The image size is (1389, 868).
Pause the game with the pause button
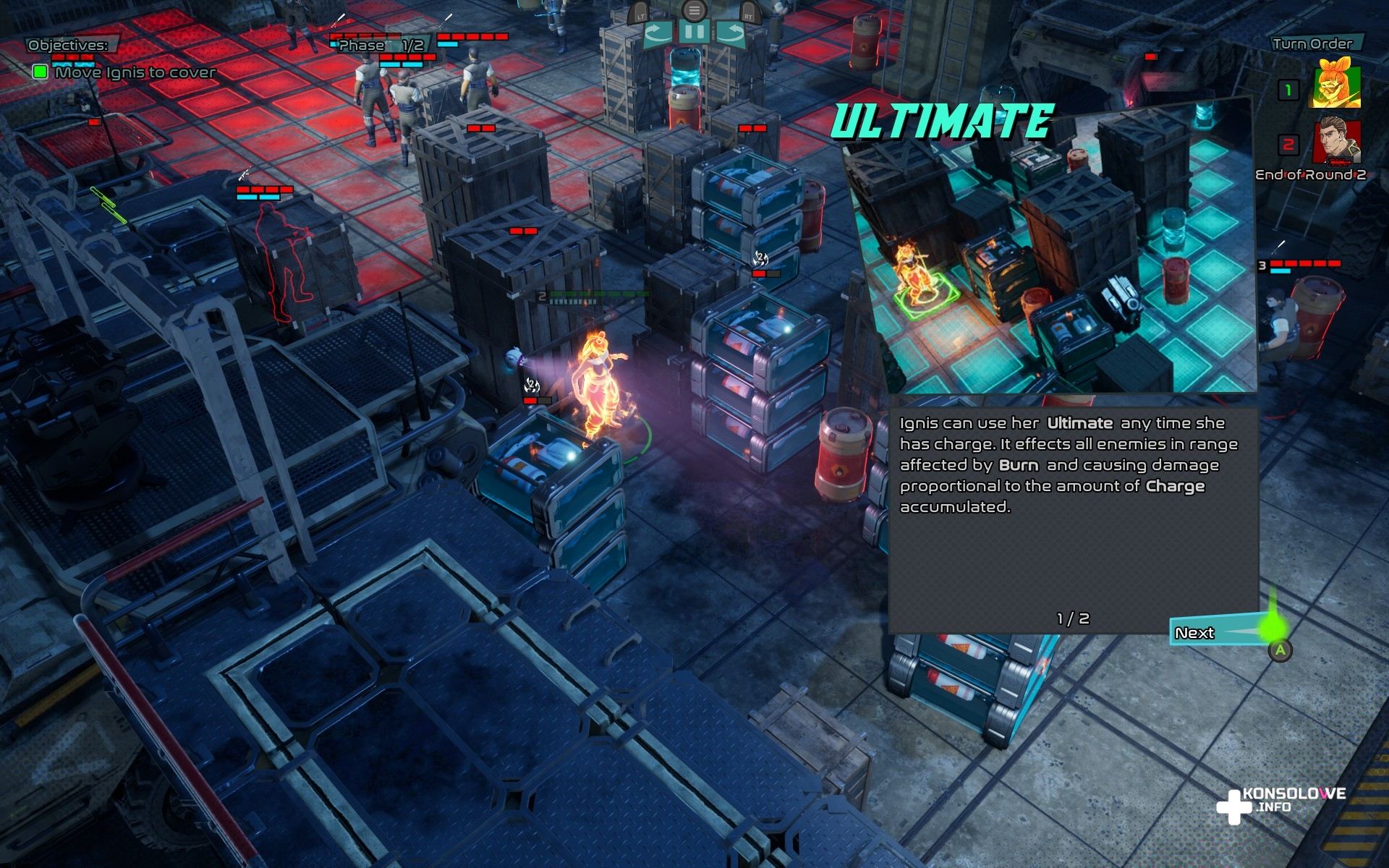tap(694, 33)
